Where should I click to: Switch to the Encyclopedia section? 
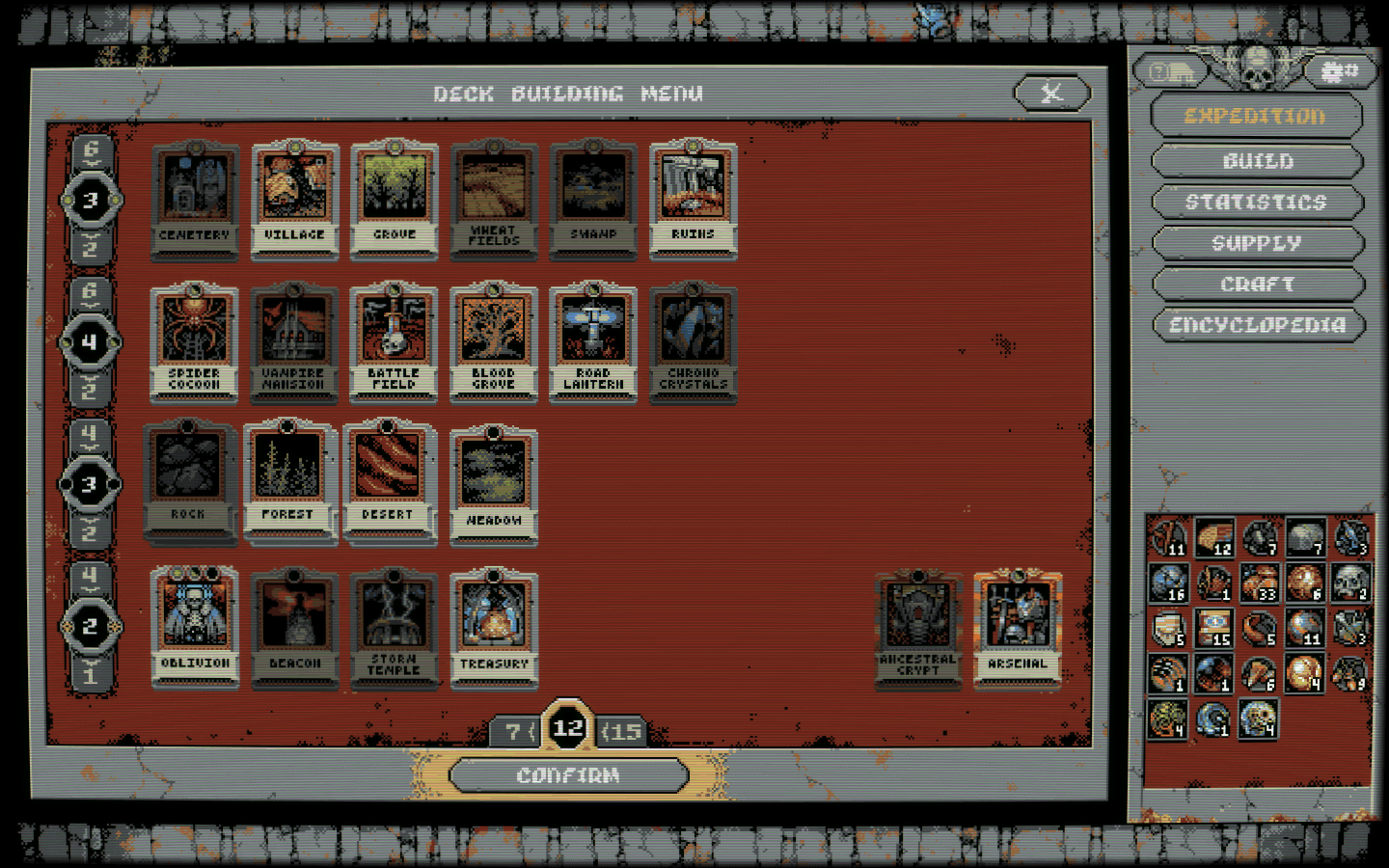pos(1257,325)
